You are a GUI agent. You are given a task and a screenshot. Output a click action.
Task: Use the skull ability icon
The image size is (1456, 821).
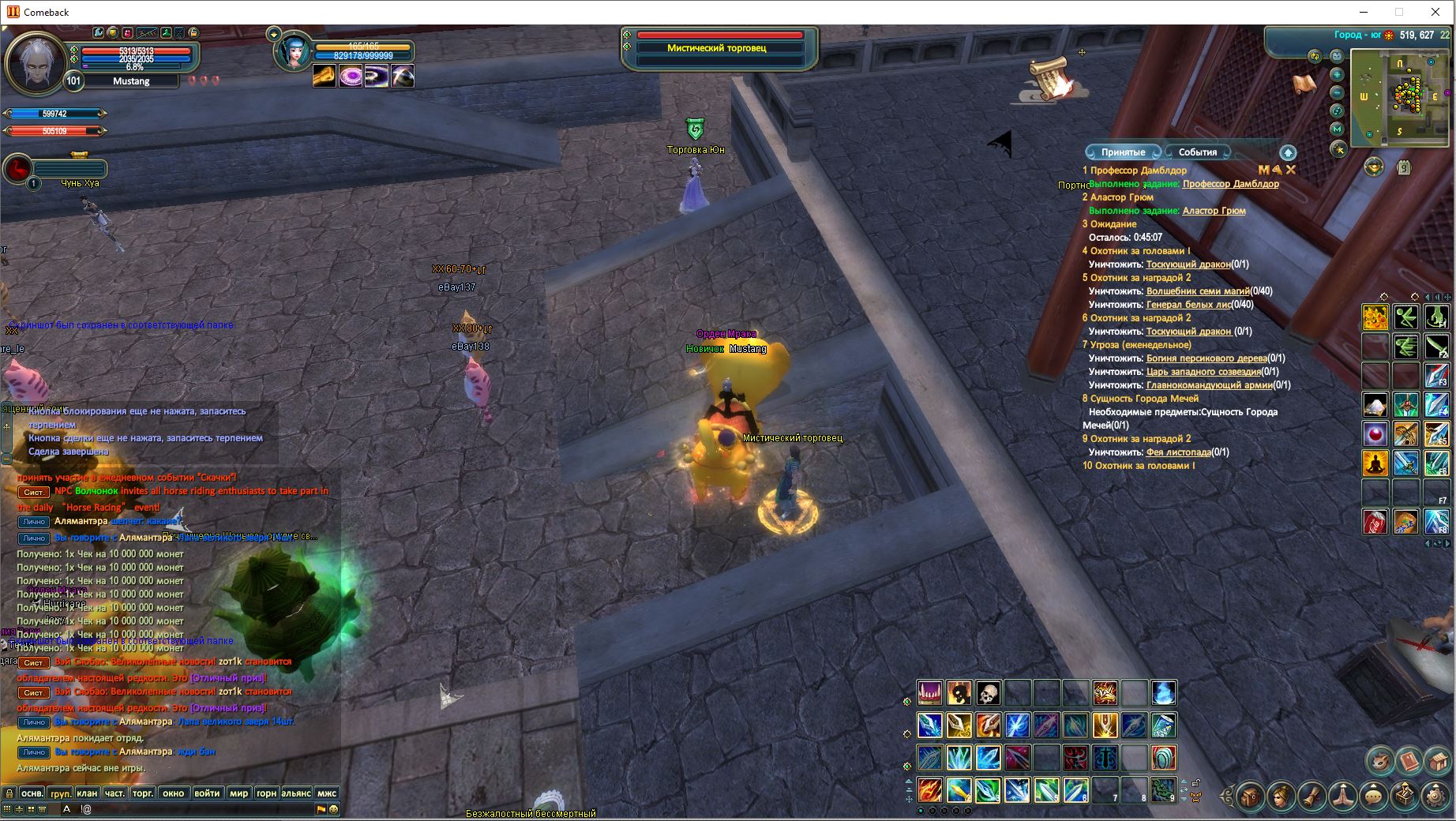988,693
